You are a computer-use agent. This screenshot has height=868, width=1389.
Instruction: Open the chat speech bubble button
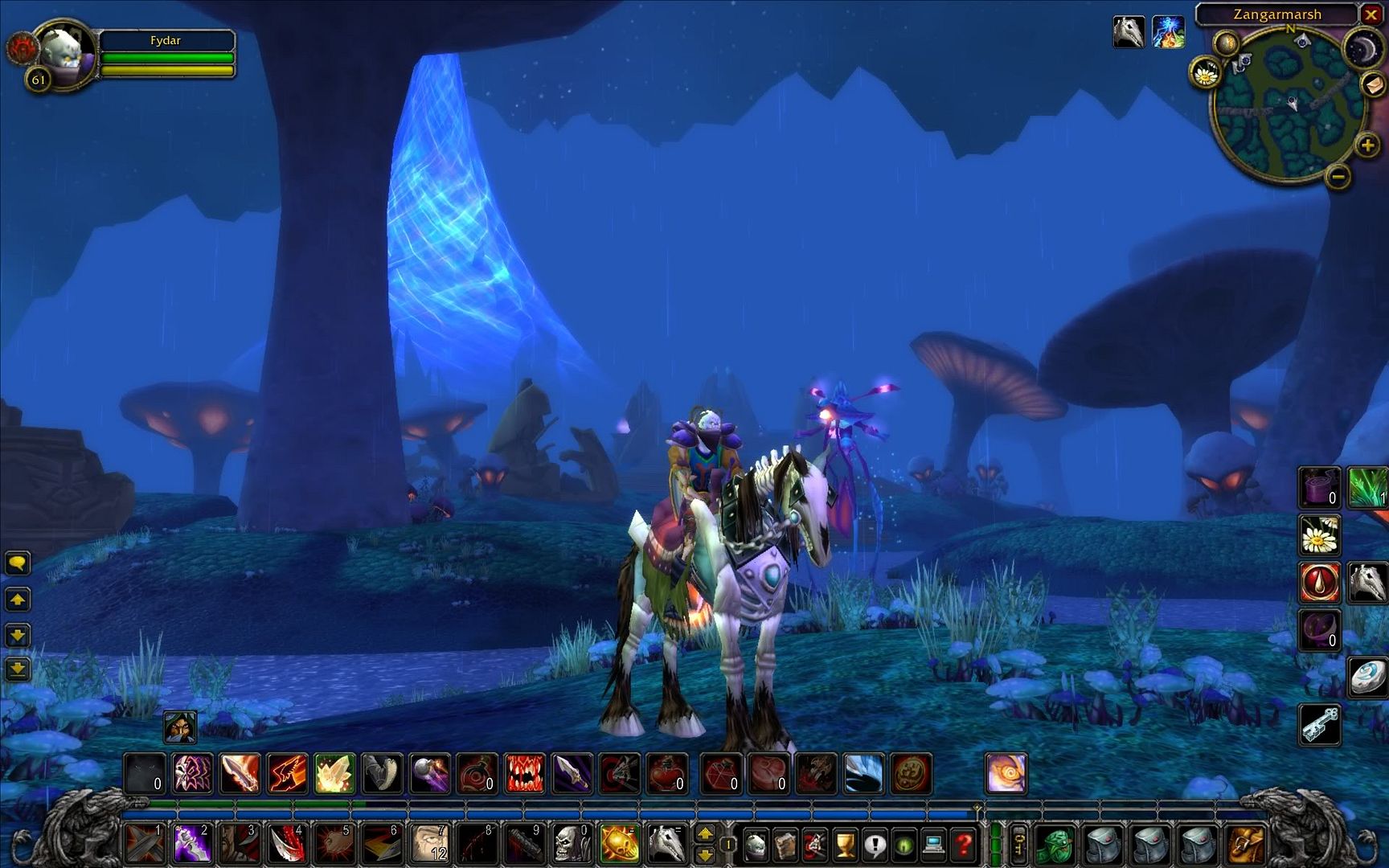coord(18,563)
